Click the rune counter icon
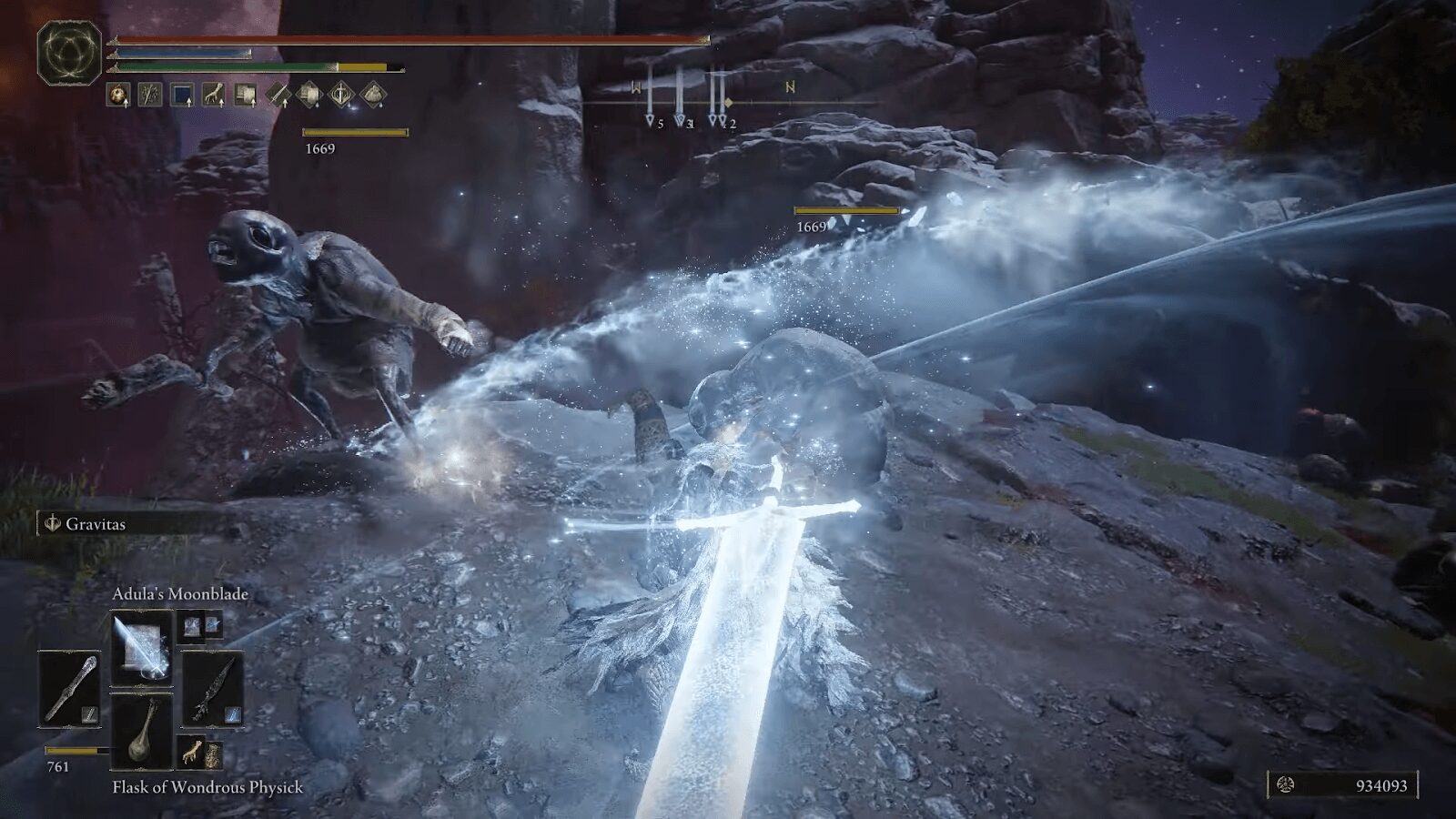This screenshot has height=819, width=1456. click(x=1288, y=784)
